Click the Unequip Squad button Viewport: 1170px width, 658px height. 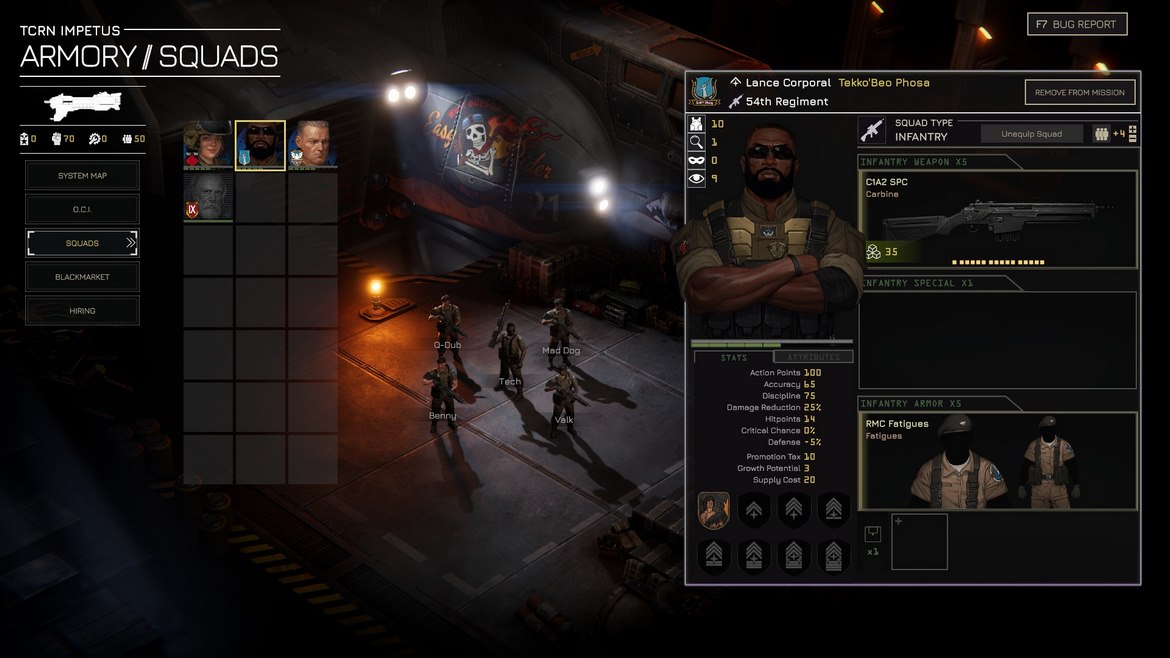[x=1031, y=134]
